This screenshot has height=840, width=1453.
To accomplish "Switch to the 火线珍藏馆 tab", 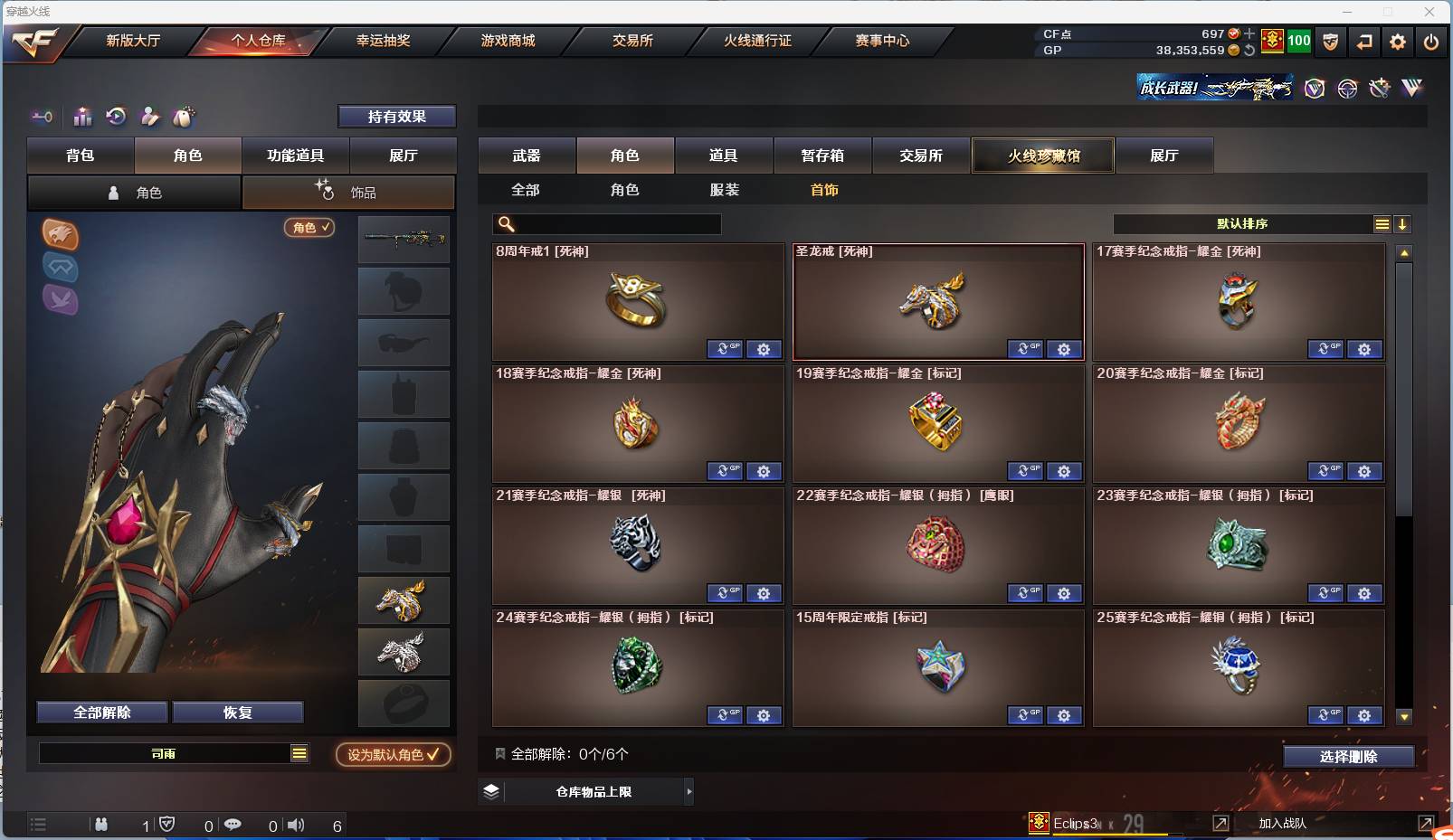I will (x=1042, y=155).
